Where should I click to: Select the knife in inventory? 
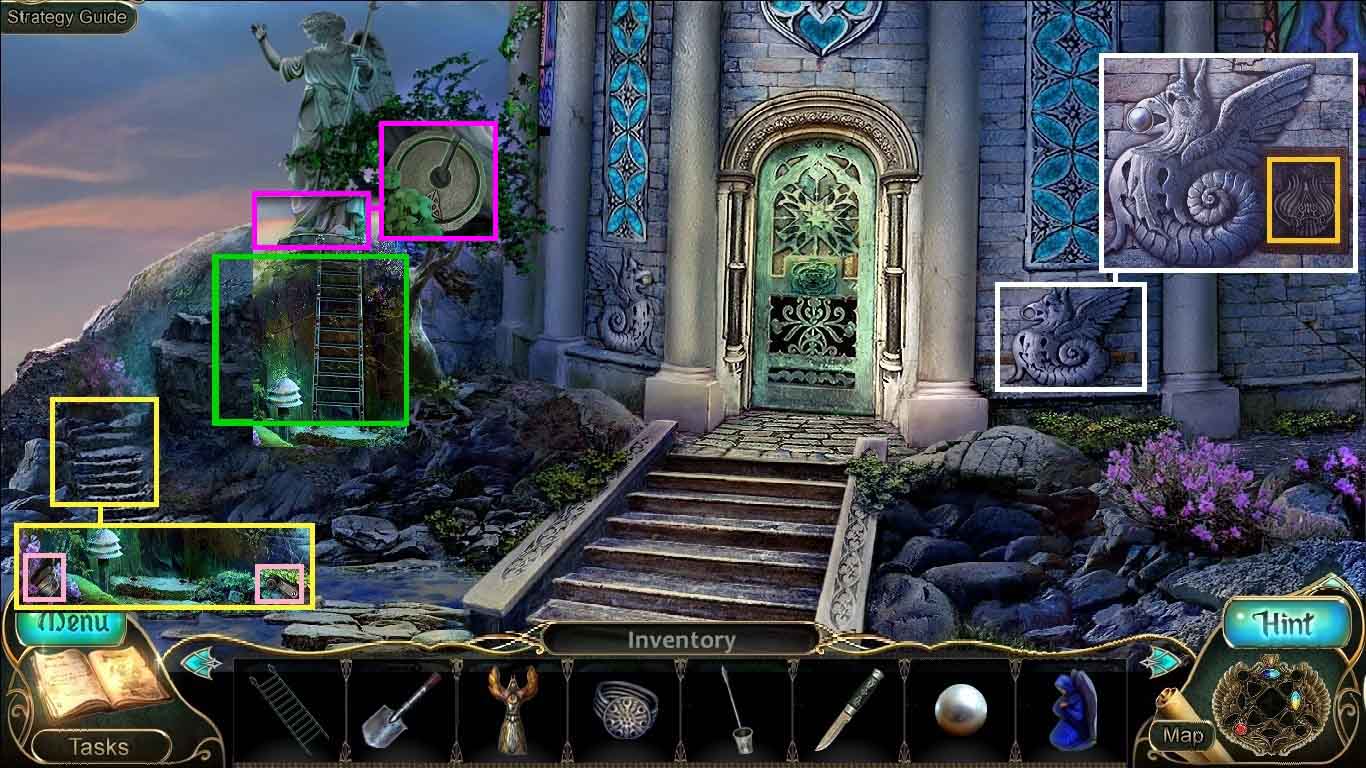848,711
